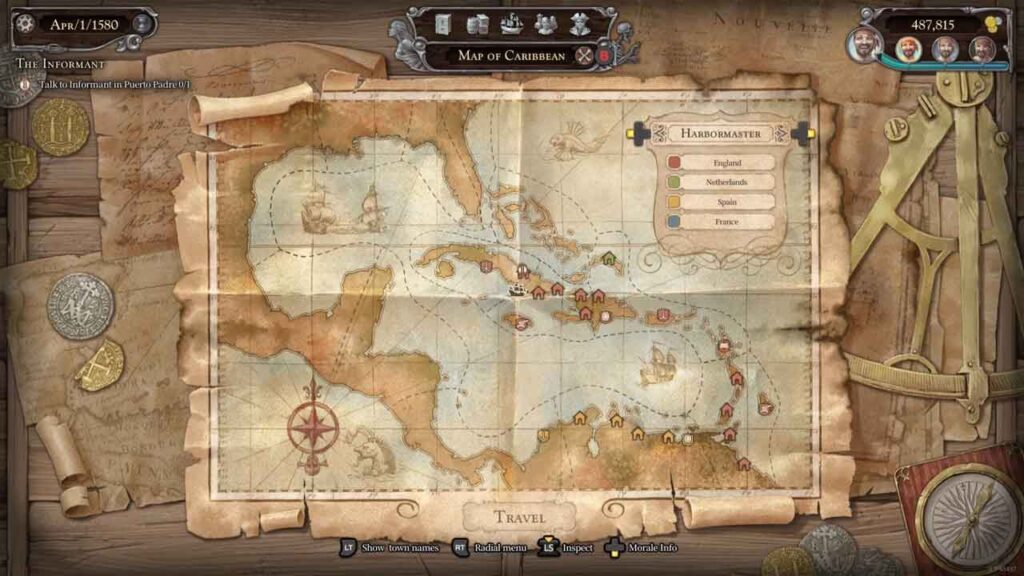The height and width of the screenshot is (576, 1024).
Task: Toggle Spain in the Harbormaster legend
Action: (713, 202)
